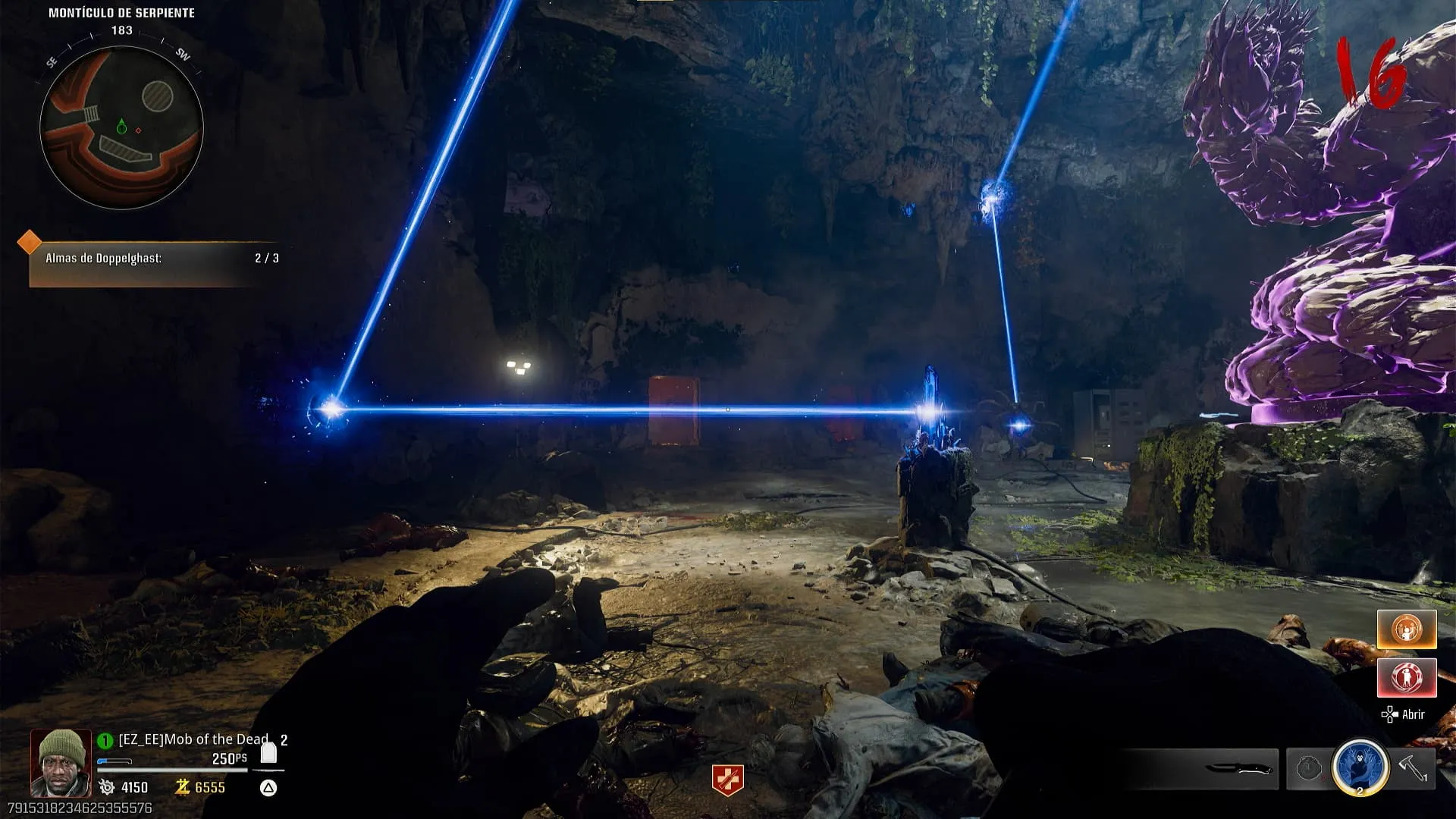Activate the red striped GobbleGum slot
This screenshot has height=819, width=1456.
tap(1407, 677)
